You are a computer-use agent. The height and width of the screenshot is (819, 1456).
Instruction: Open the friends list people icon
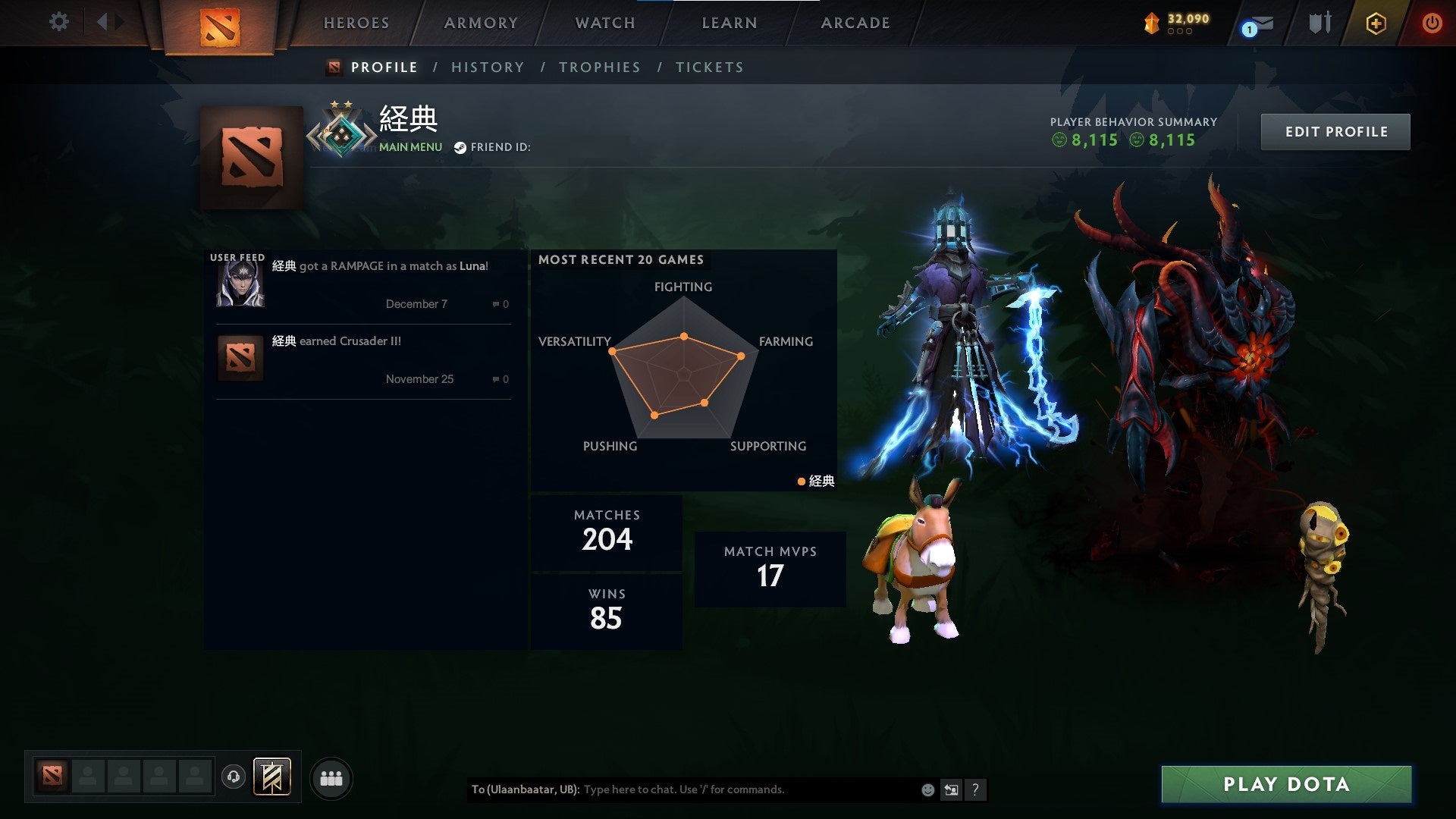click(331, 777)
